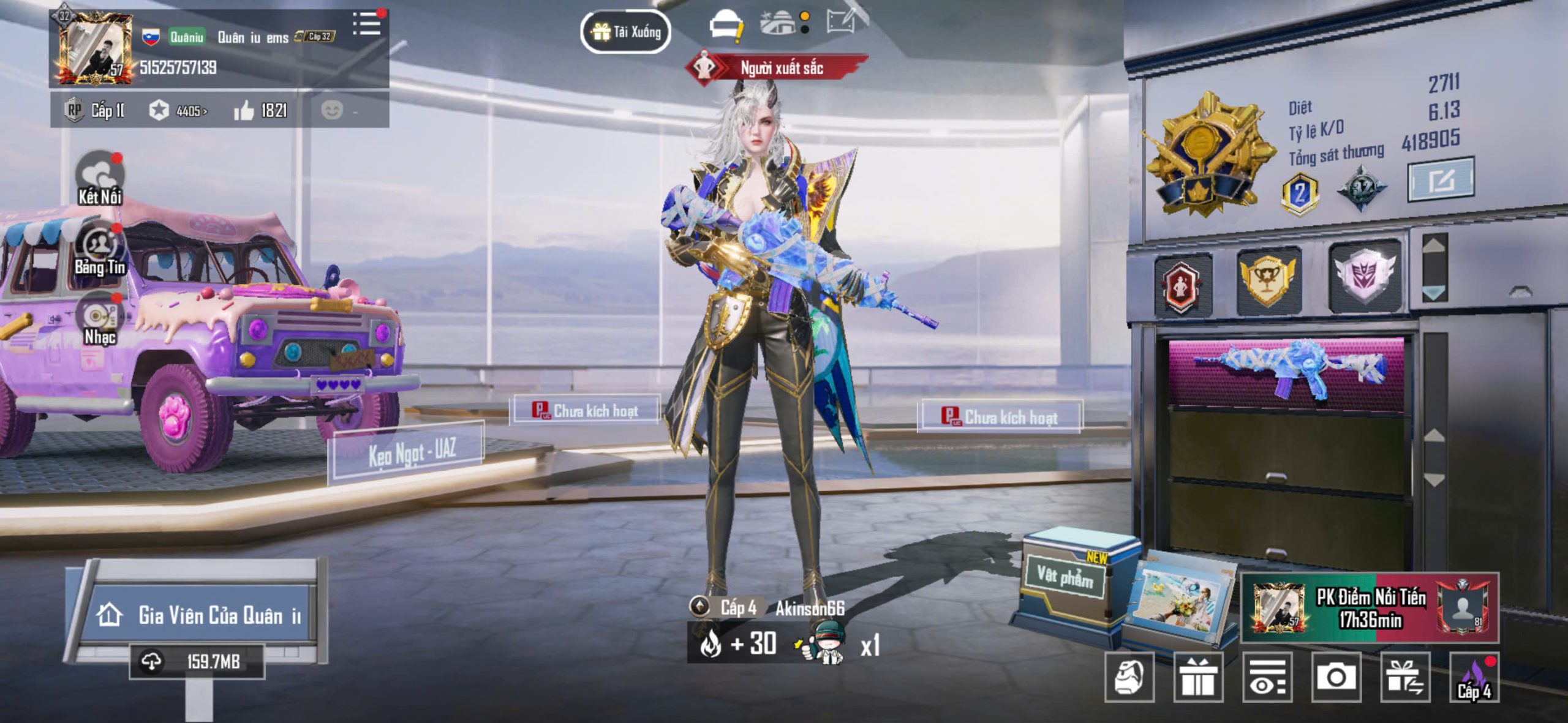Screen dimensions: 1568x723
Task: Select the golden trophy achievement badge
Action: 1267,280
